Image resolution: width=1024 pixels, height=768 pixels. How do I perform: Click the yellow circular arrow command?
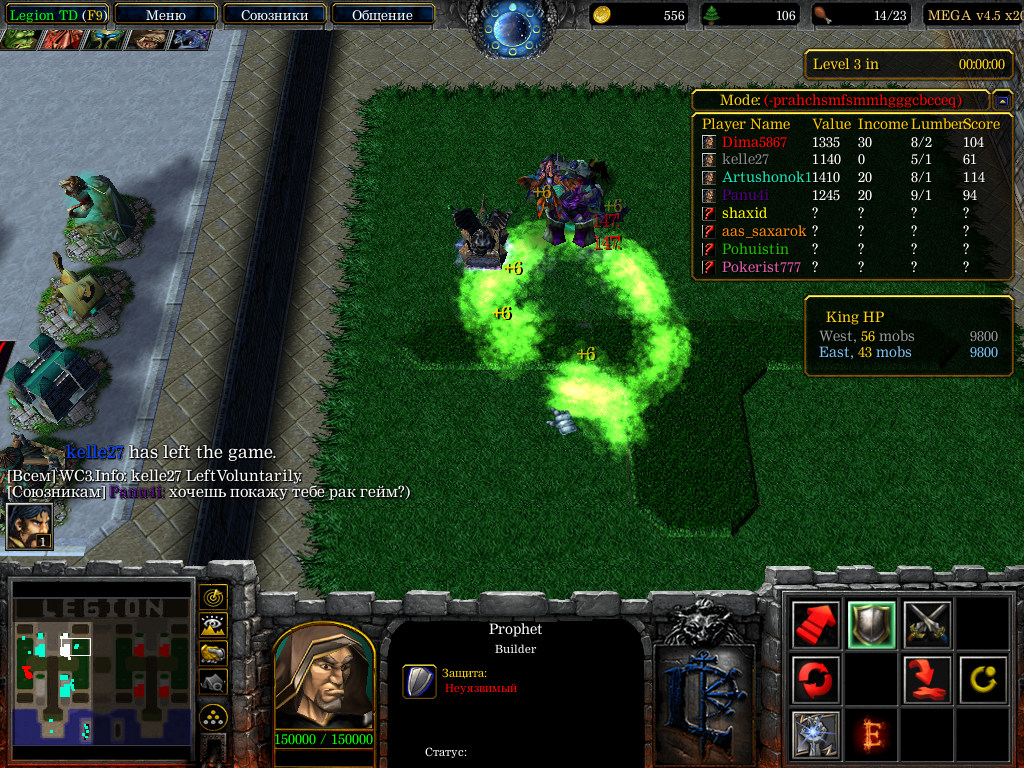point(982,680)
